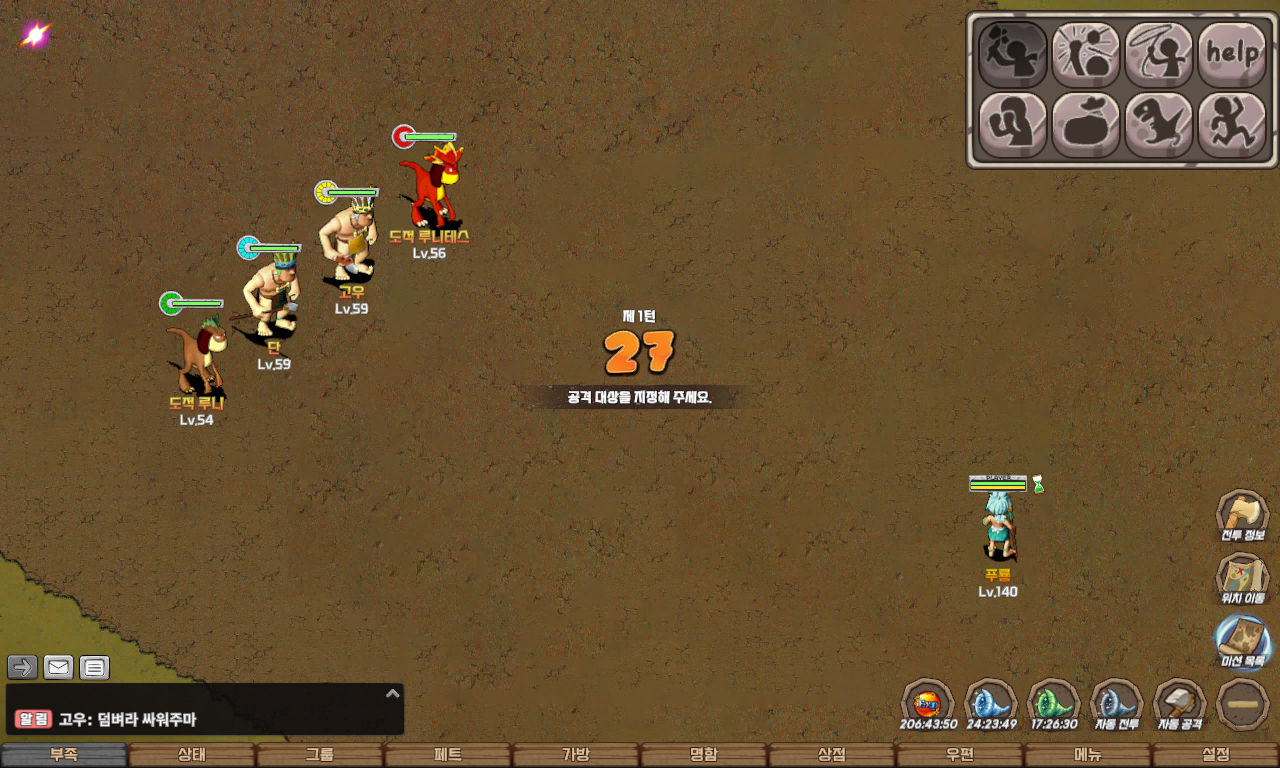
Task: Open the 가방 bag tab
Action: 575,755
